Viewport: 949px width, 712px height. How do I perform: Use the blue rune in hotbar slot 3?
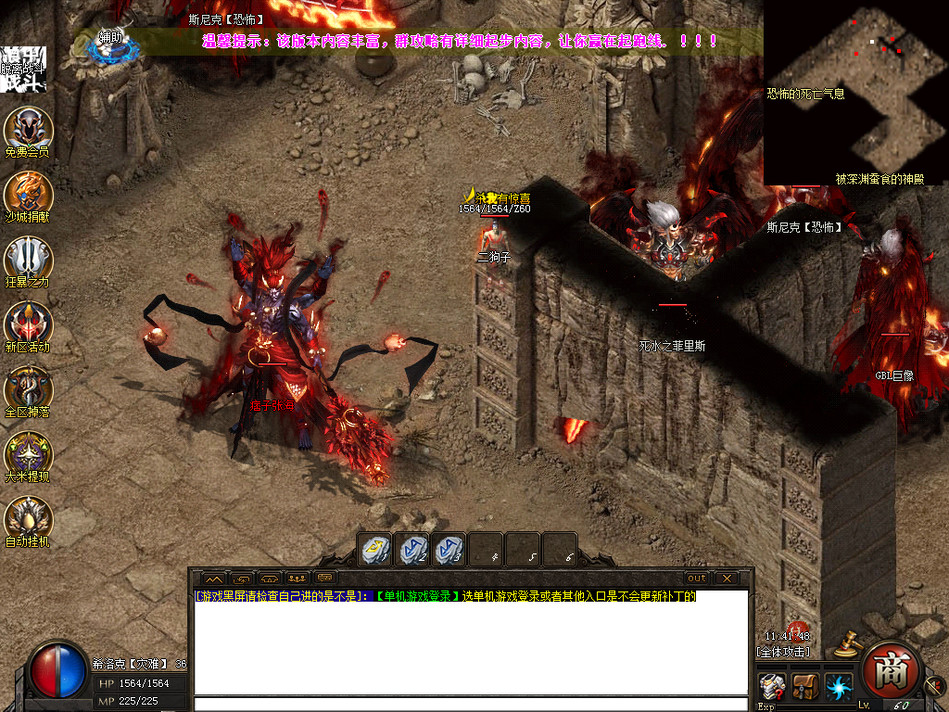[448, 549]
